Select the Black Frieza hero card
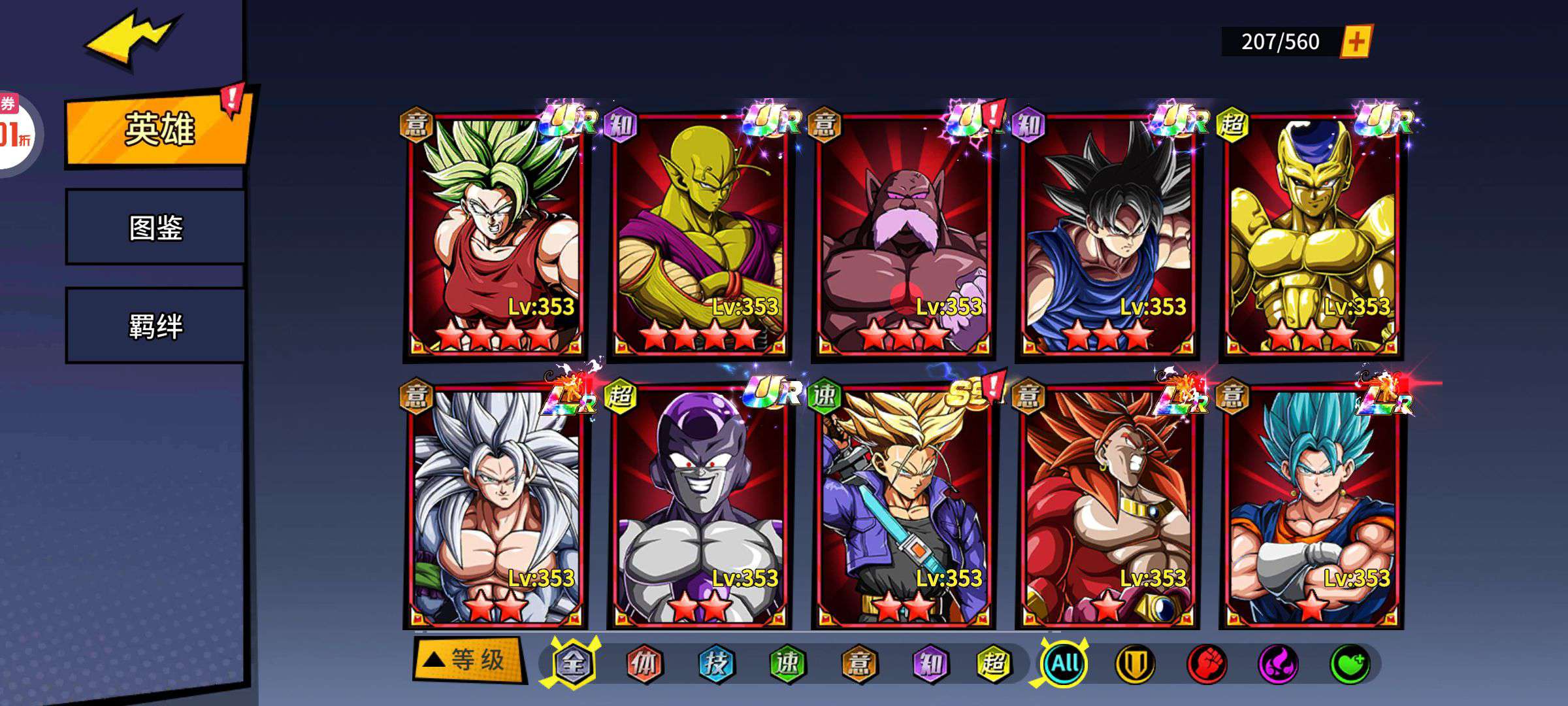 699,507
